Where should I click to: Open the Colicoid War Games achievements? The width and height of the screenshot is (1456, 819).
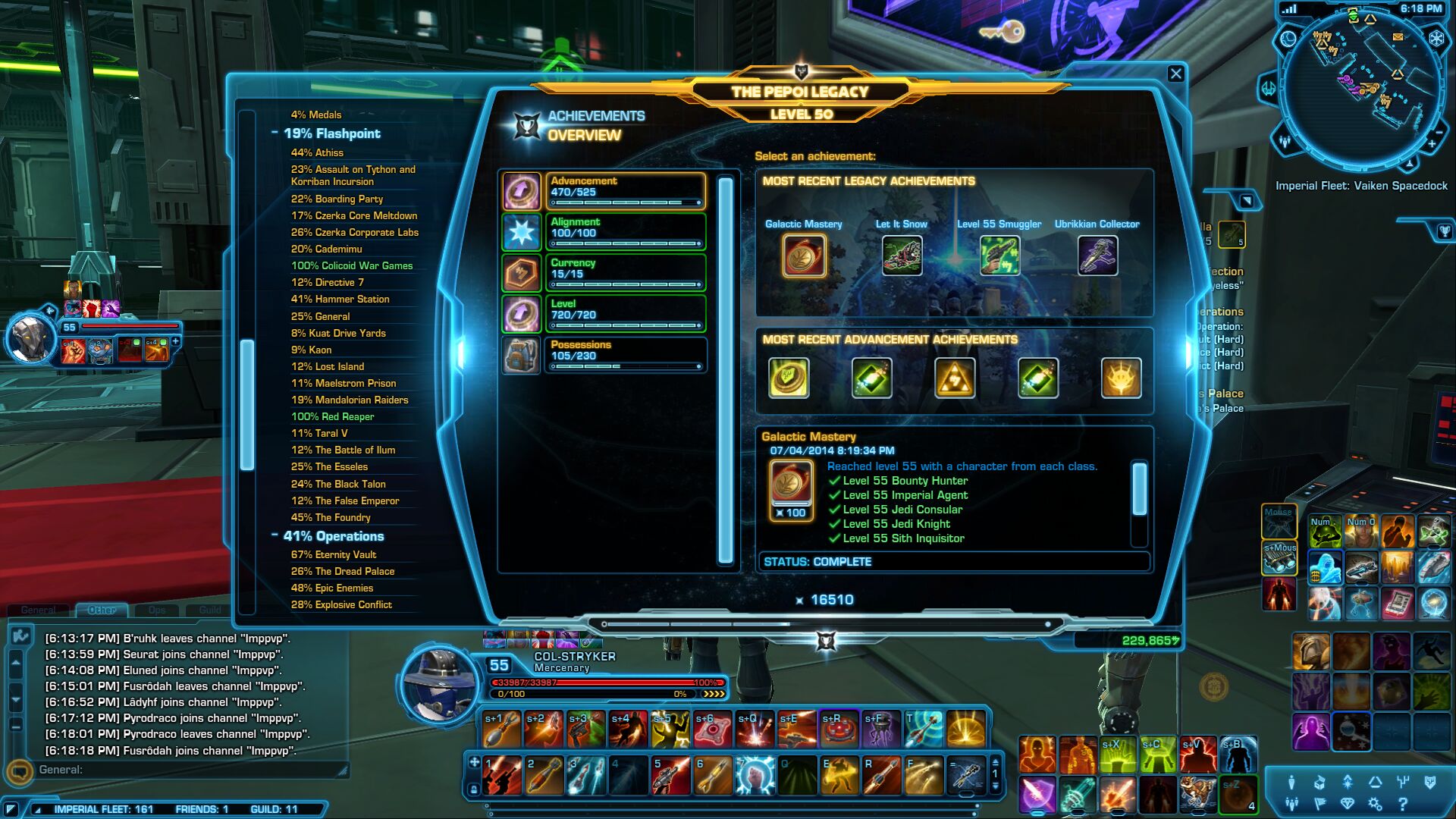click(352, 265)
